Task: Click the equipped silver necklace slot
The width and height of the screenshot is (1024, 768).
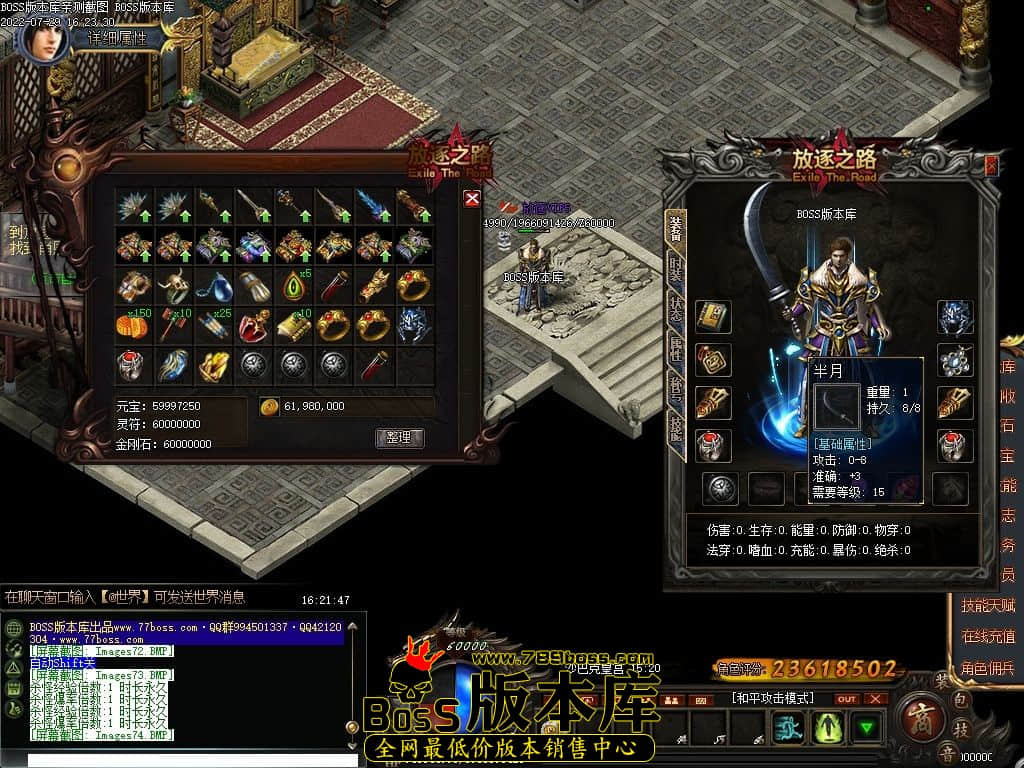Action: click(955, 360)
